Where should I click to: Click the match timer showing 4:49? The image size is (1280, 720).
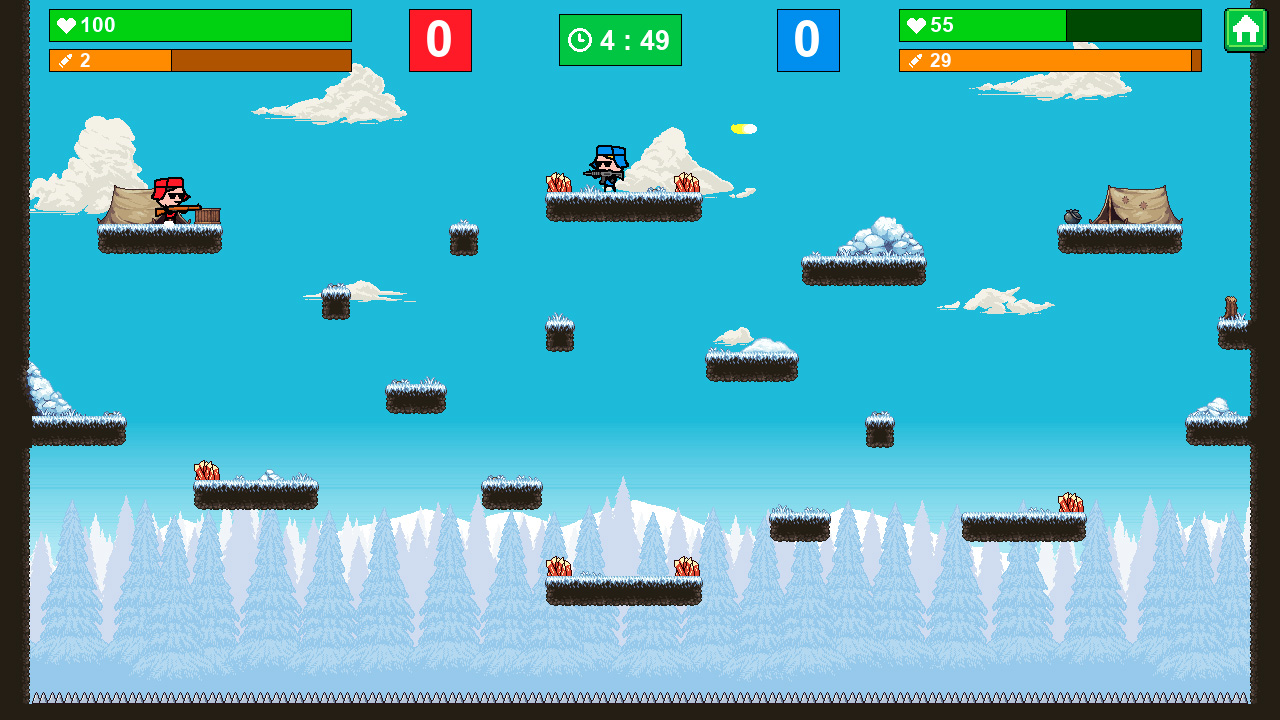[x=620, y=40]
